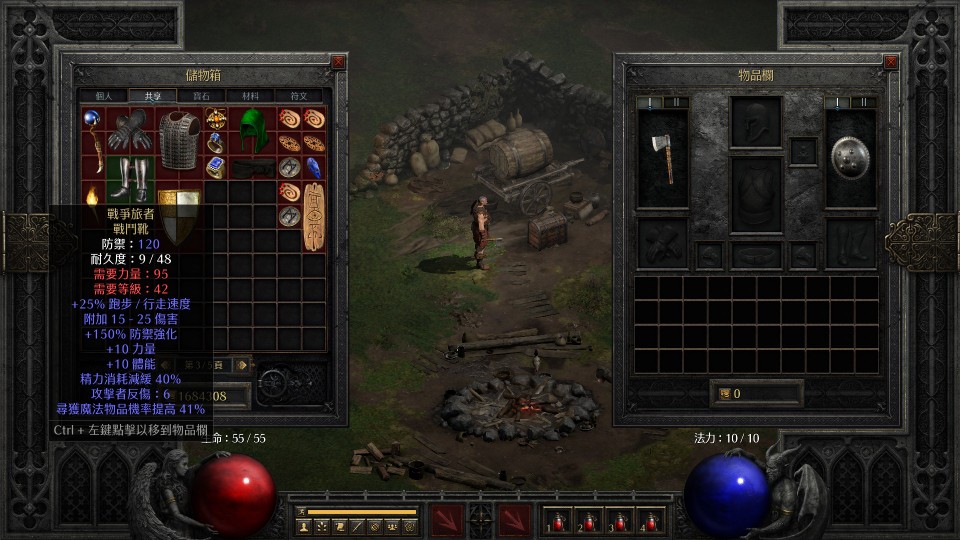960x540 pixels.
Task: Choose the right-click skill arrow icon
Action: tap(515, 520)
